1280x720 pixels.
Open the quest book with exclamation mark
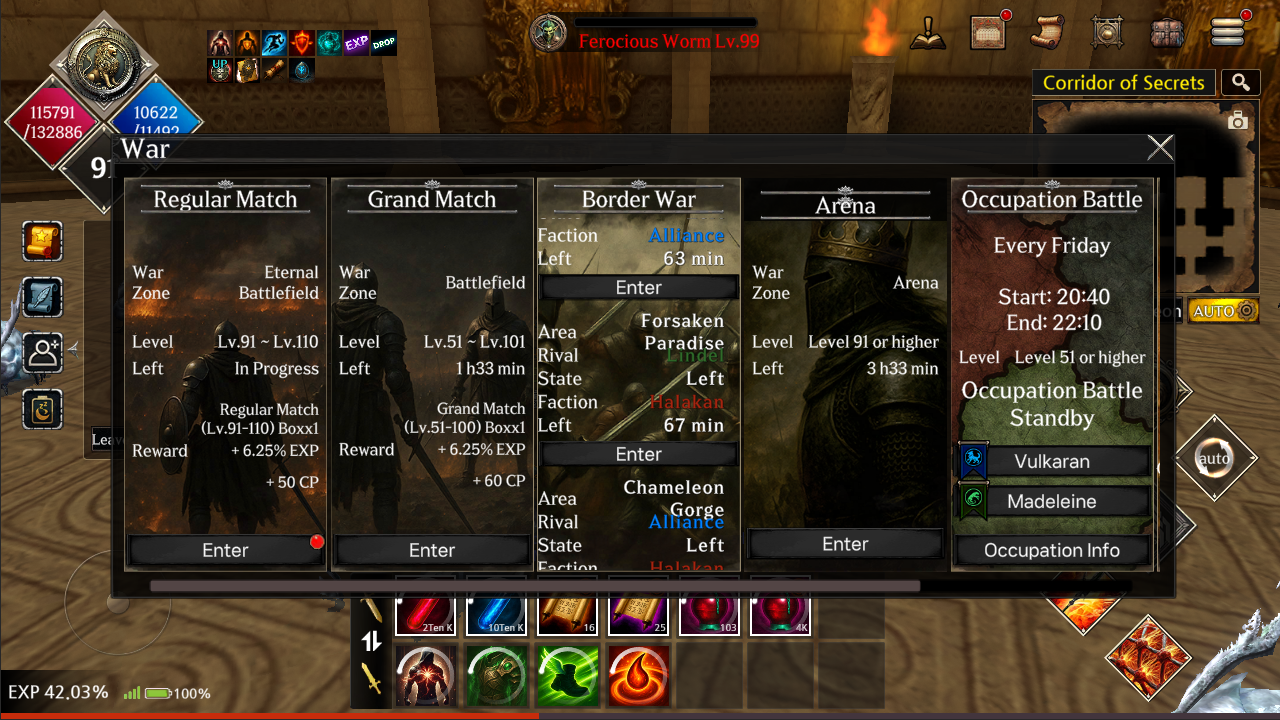tap(928, 32)
